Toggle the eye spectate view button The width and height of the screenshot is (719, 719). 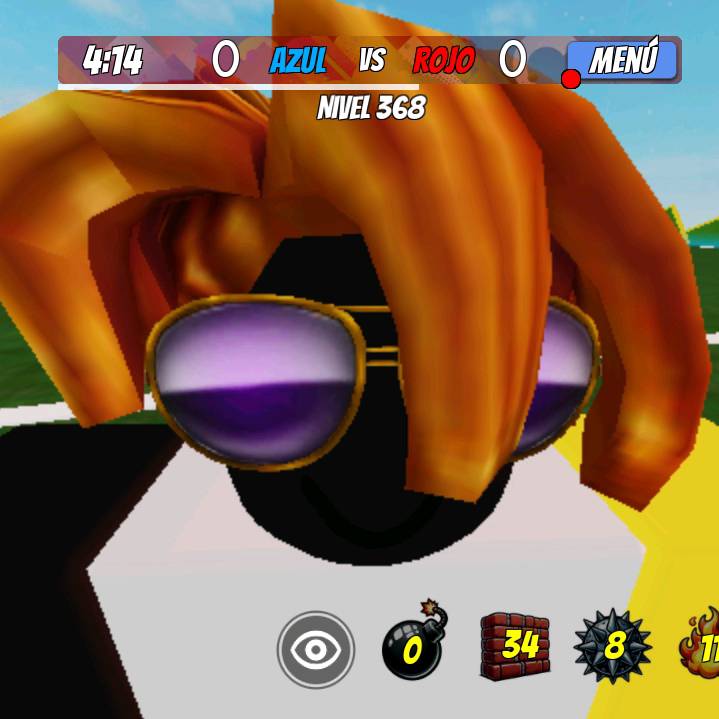pos(316,650)
